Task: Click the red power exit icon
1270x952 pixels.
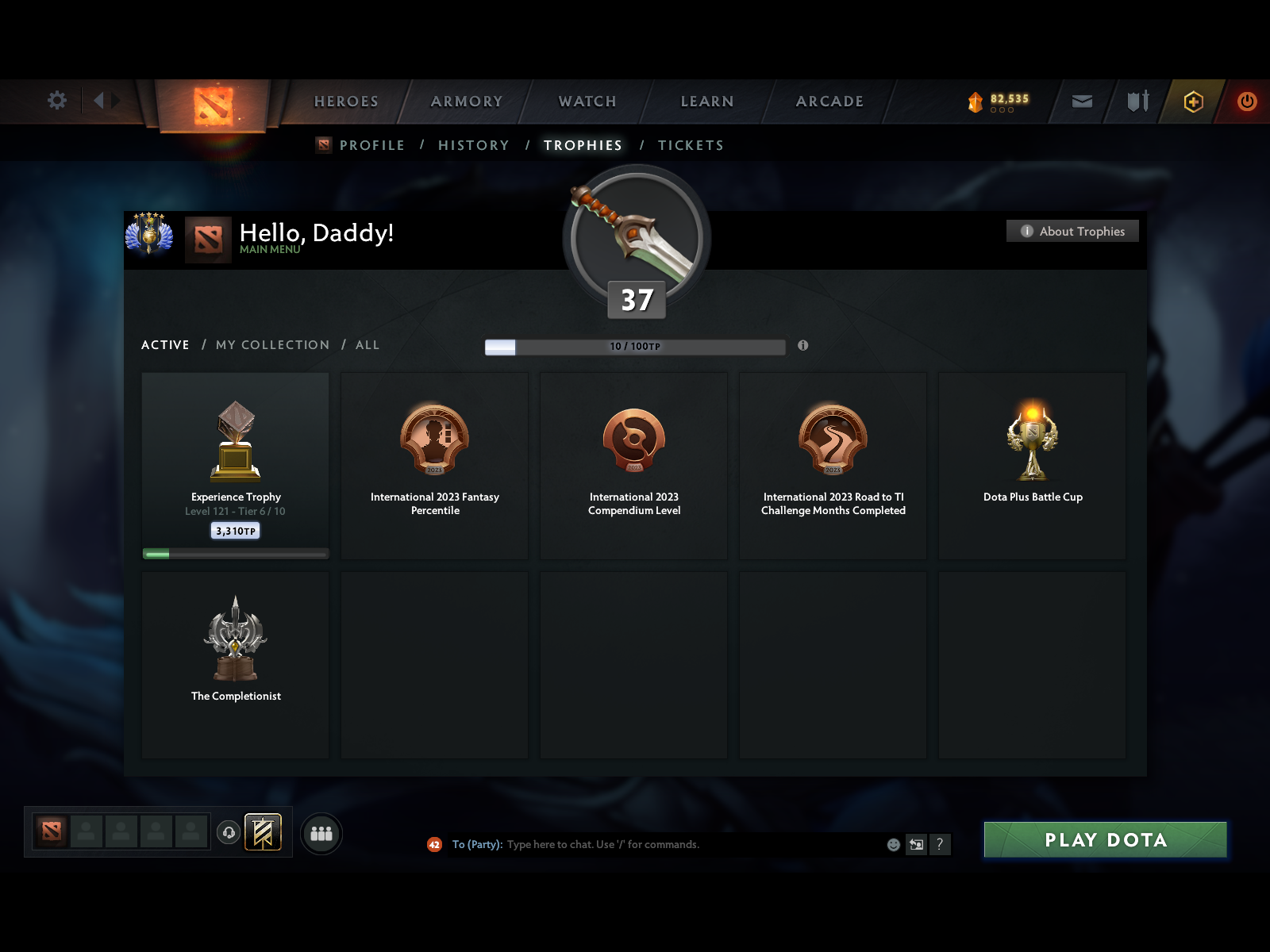Action: [x=1246, y=102]
